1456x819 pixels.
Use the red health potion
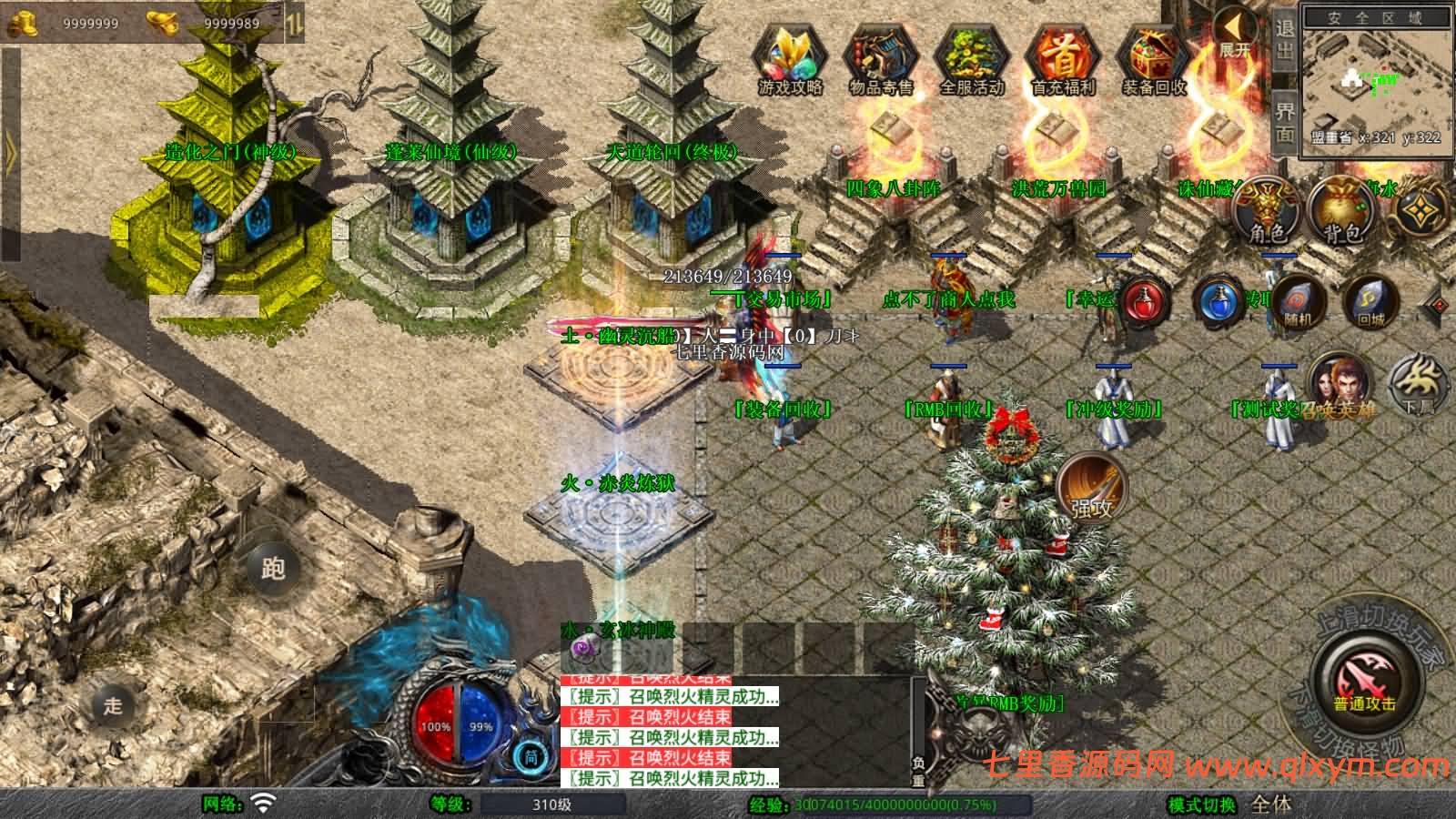1146,301
